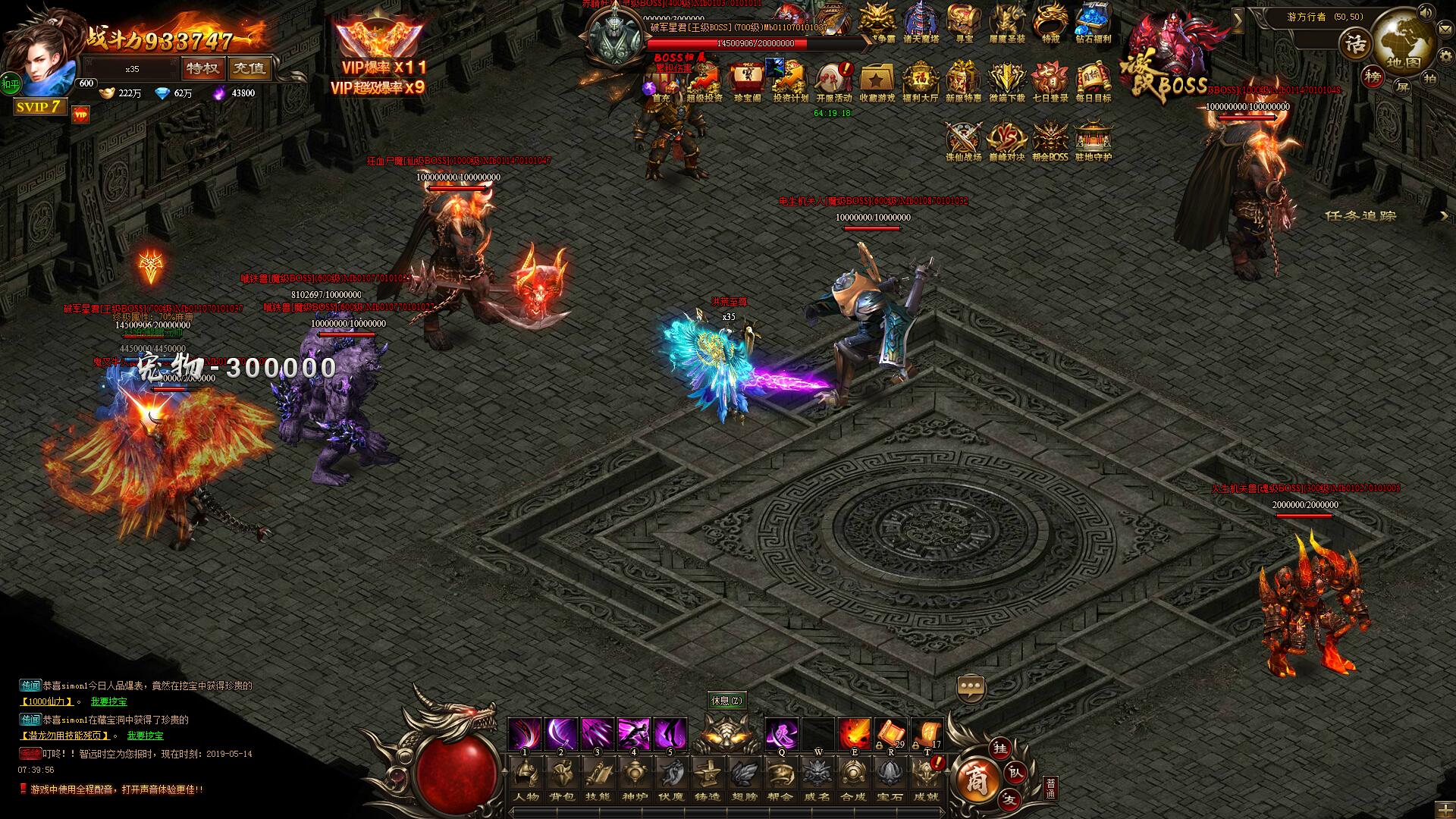This screenshot has width=1456, height=819.
Task: Open the 背包 backpack
Action: click(562, 780)
